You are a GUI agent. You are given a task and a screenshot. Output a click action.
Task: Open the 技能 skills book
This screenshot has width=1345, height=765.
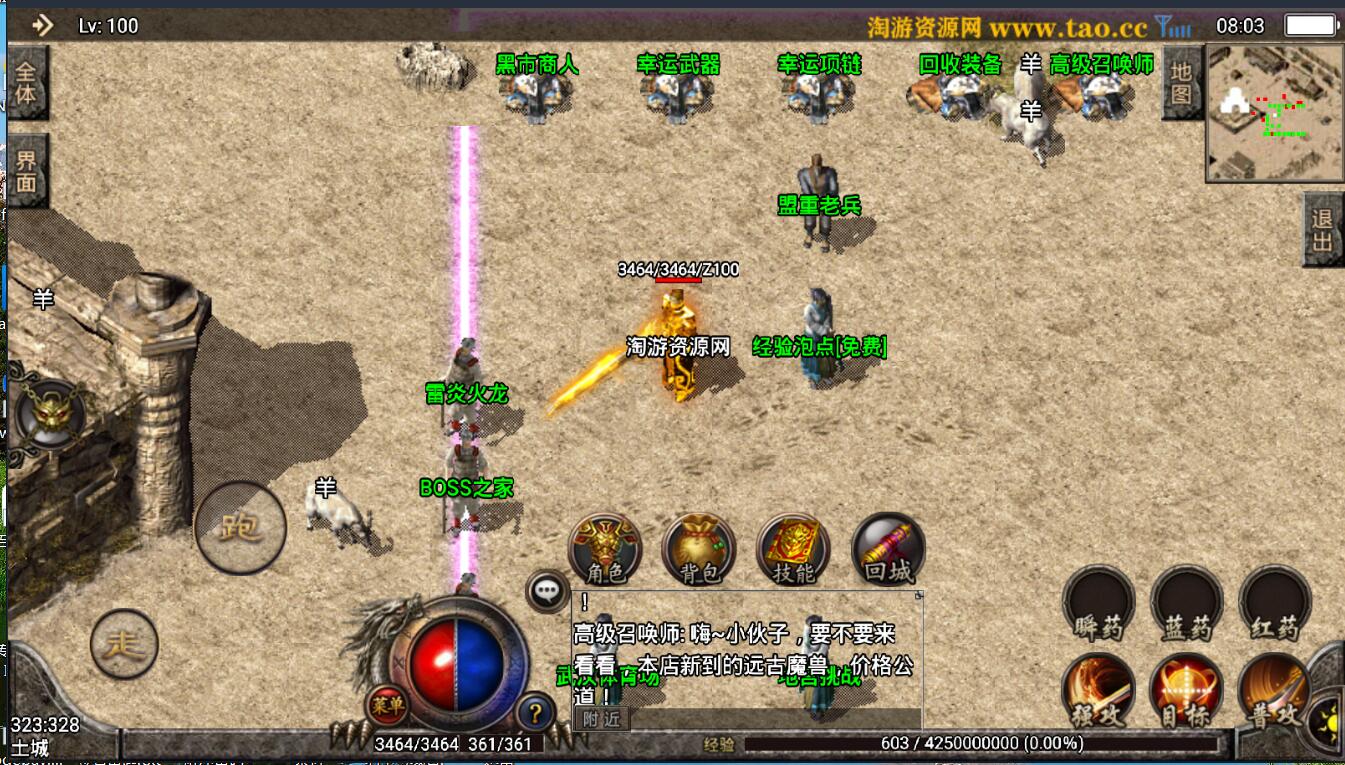coord(794,550)
